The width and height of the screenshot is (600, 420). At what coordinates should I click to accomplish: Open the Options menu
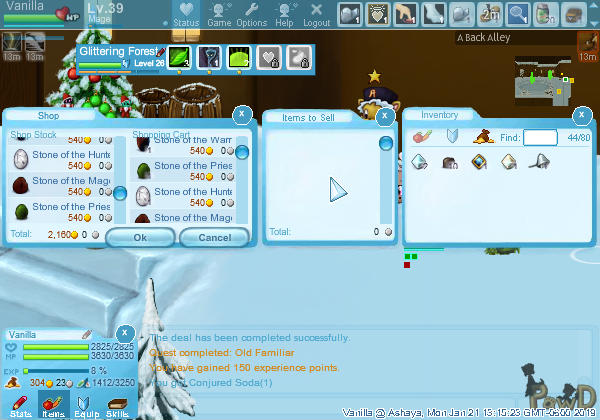(252, 13)
